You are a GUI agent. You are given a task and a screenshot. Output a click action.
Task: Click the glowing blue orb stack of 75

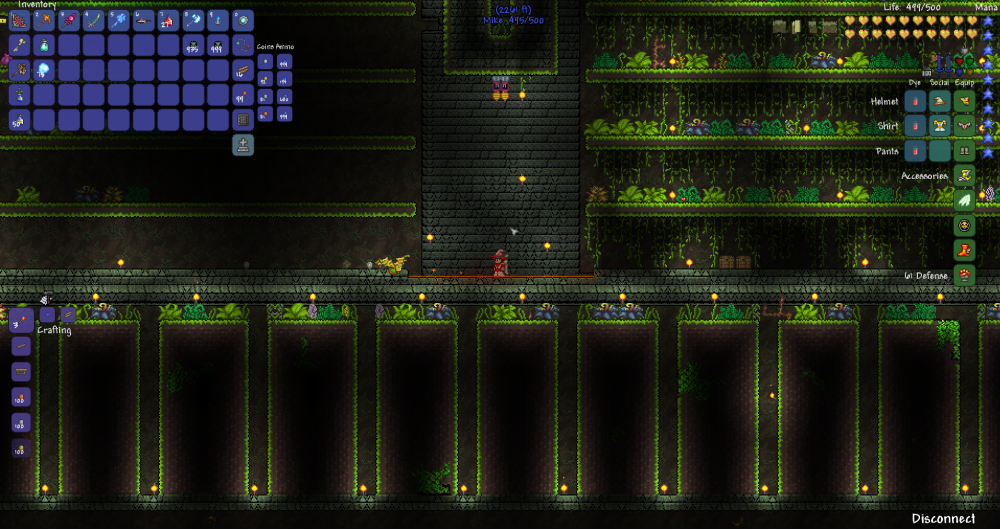tap(45, 70)
